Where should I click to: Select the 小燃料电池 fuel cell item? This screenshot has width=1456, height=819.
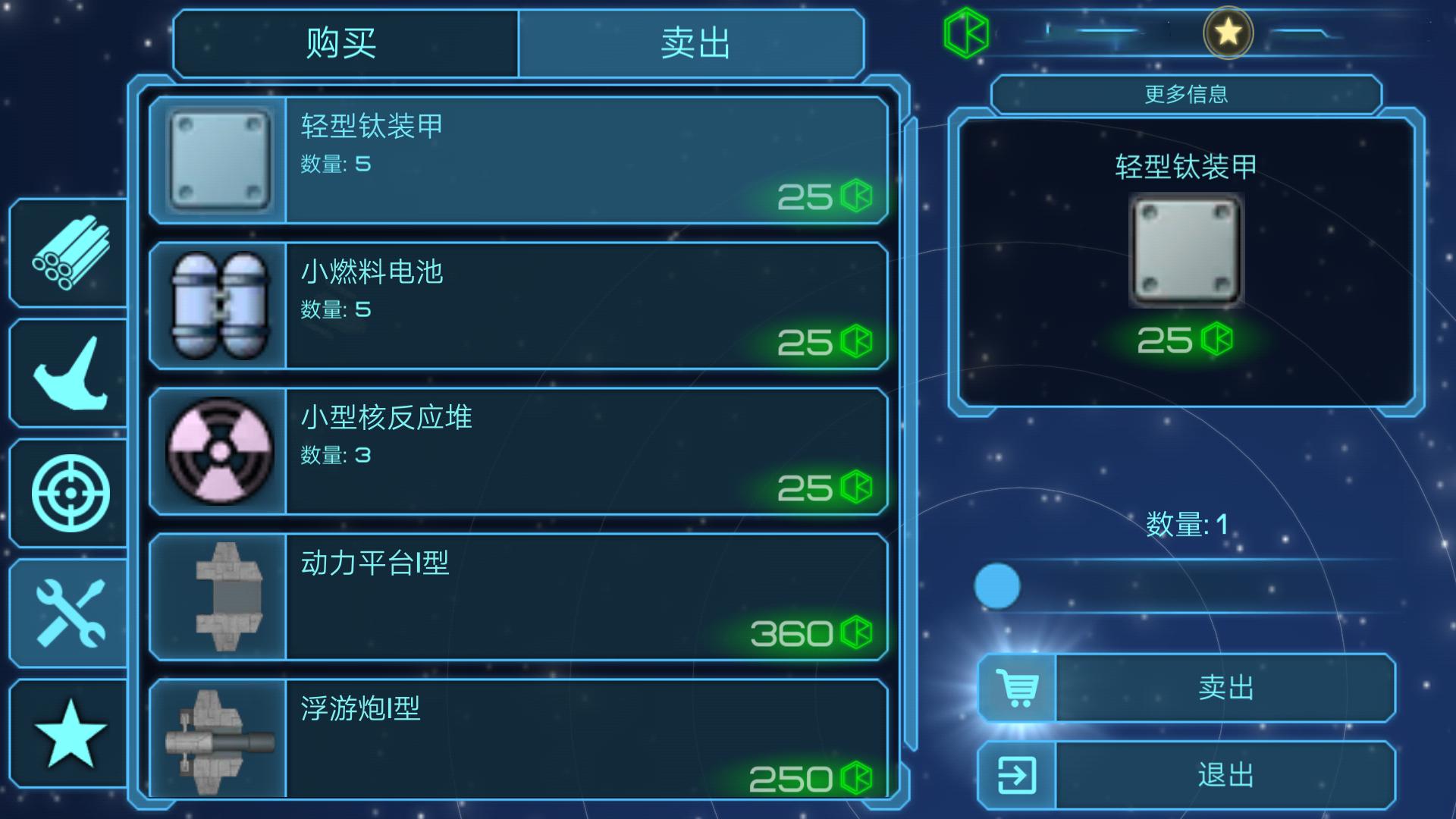(x=522, y=305)
